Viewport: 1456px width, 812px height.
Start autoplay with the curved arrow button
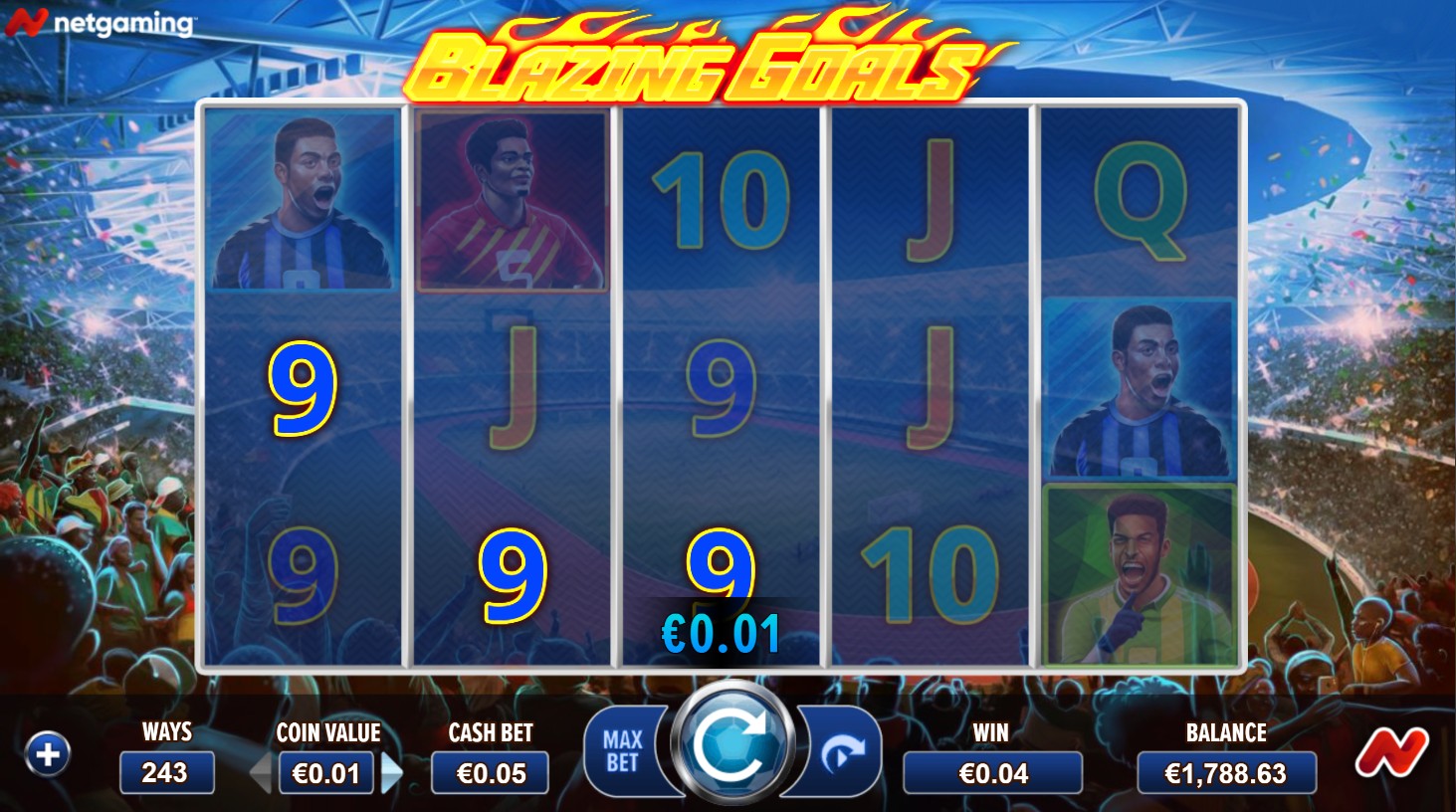pos(842,753)
